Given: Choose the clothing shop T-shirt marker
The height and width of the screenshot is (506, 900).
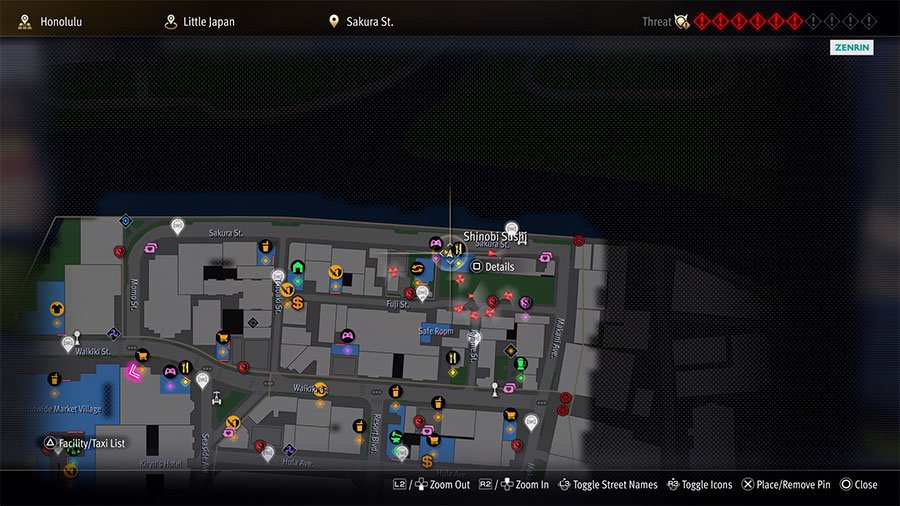Looking at the screenshot, I should pyautogui.click(x=57, y=310).
